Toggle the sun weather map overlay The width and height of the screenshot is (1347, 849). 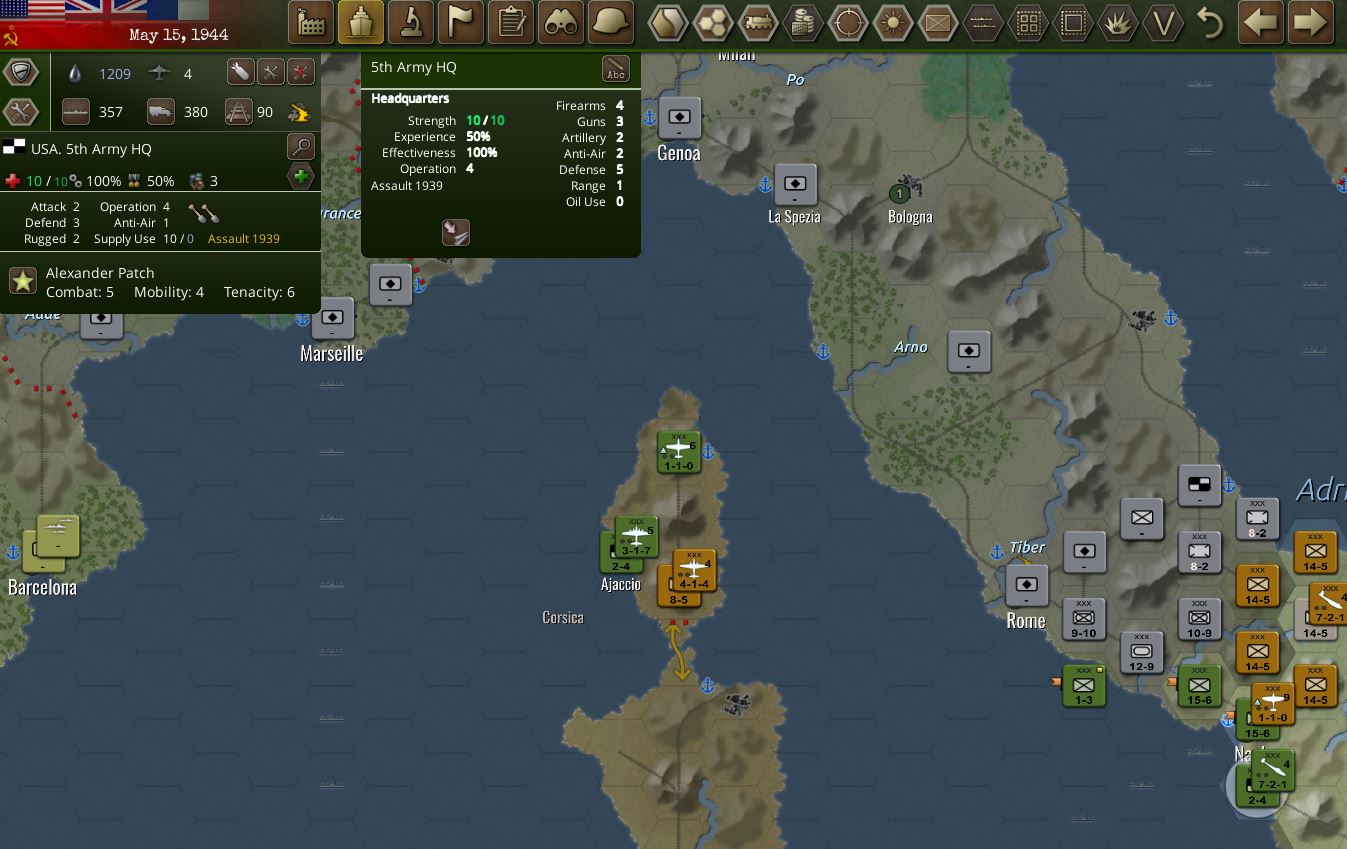coord(893,22)
